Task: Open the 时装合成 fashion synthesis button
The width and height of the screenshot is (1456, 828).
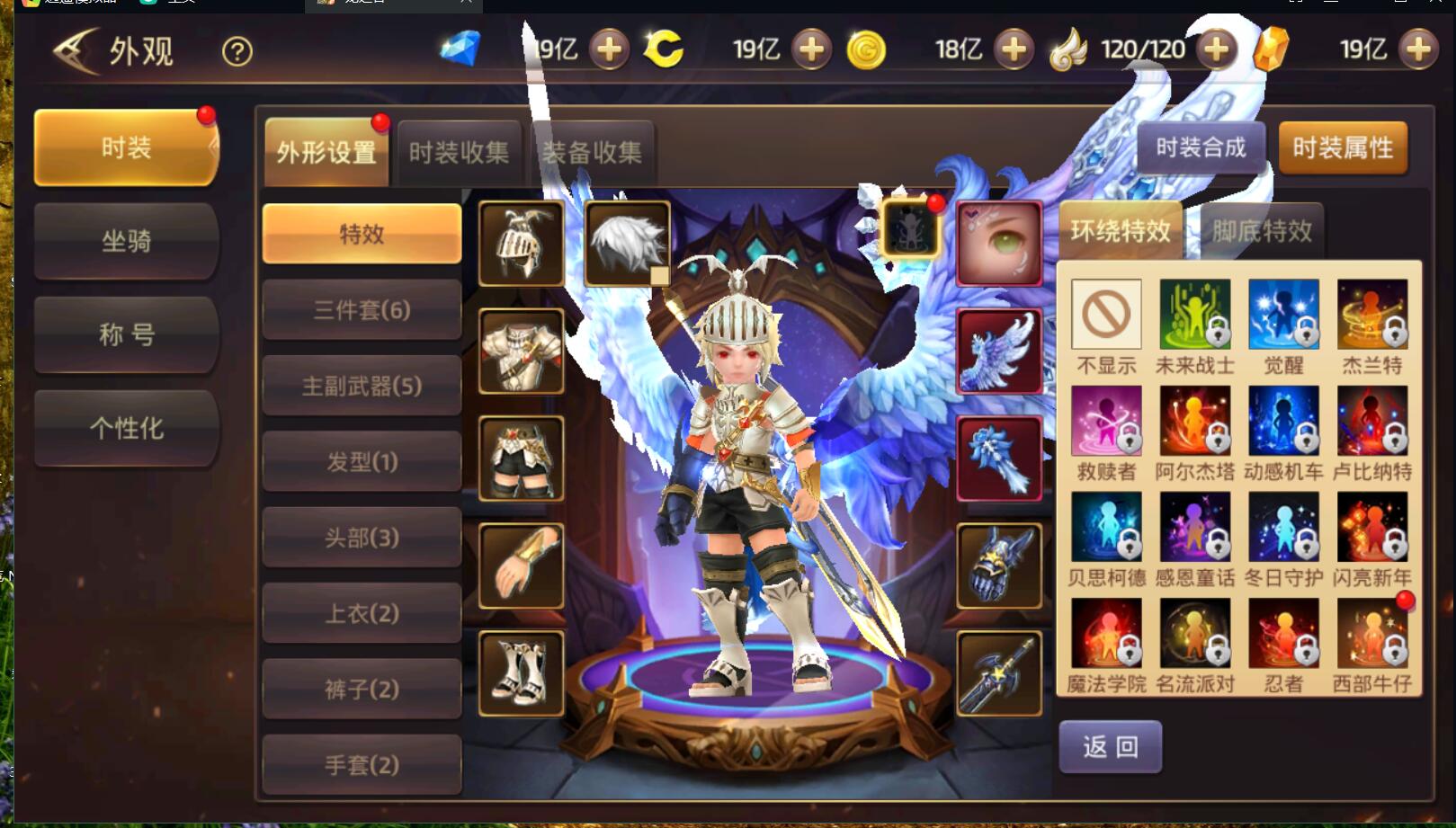Action: [x=1201, y=147]
